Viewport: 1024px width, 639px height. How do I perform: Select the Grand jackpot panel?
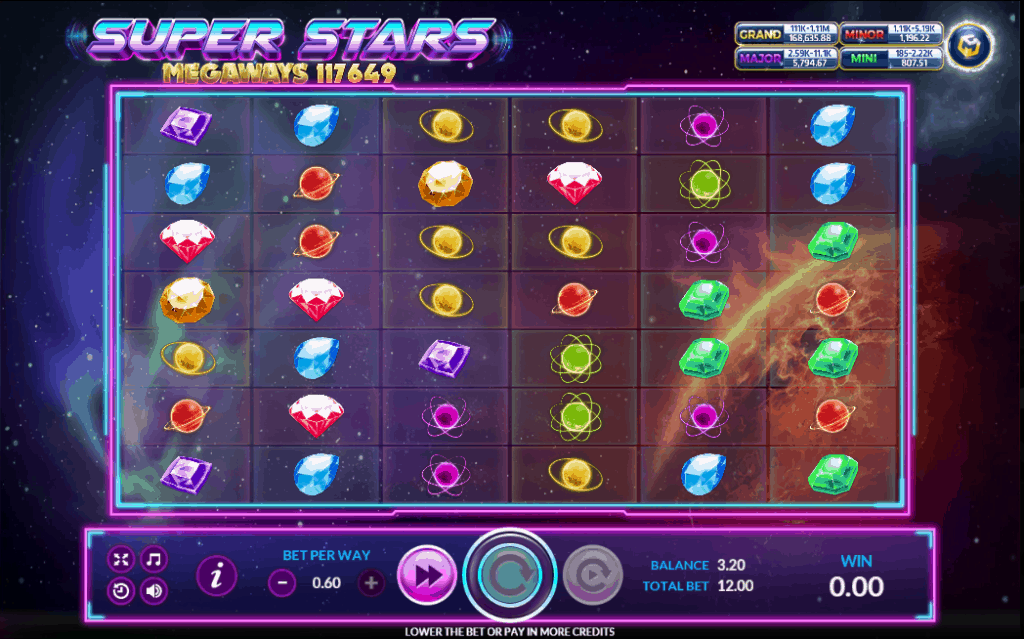click(786, 35)
